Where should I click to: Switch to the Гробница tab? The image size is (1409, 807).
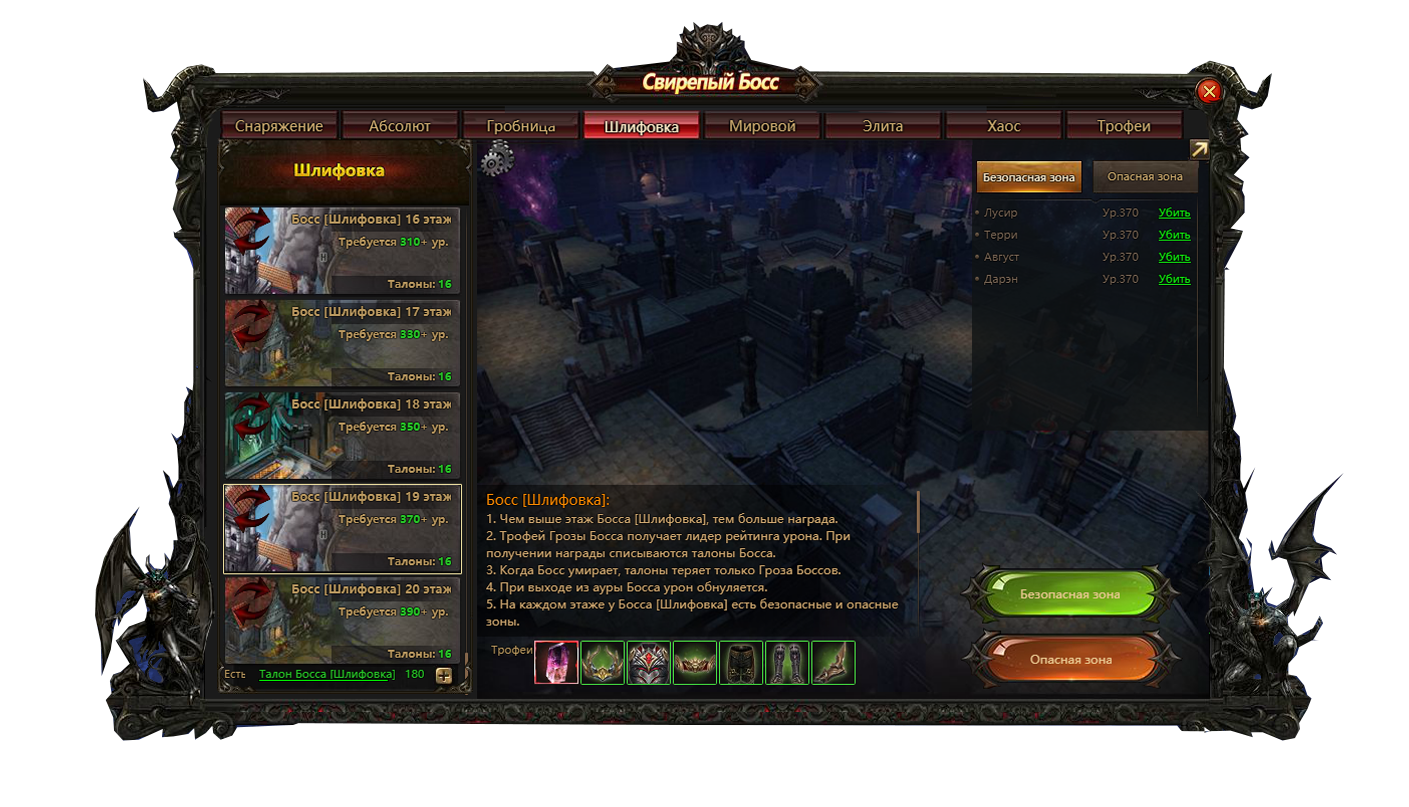click(521, 126)
